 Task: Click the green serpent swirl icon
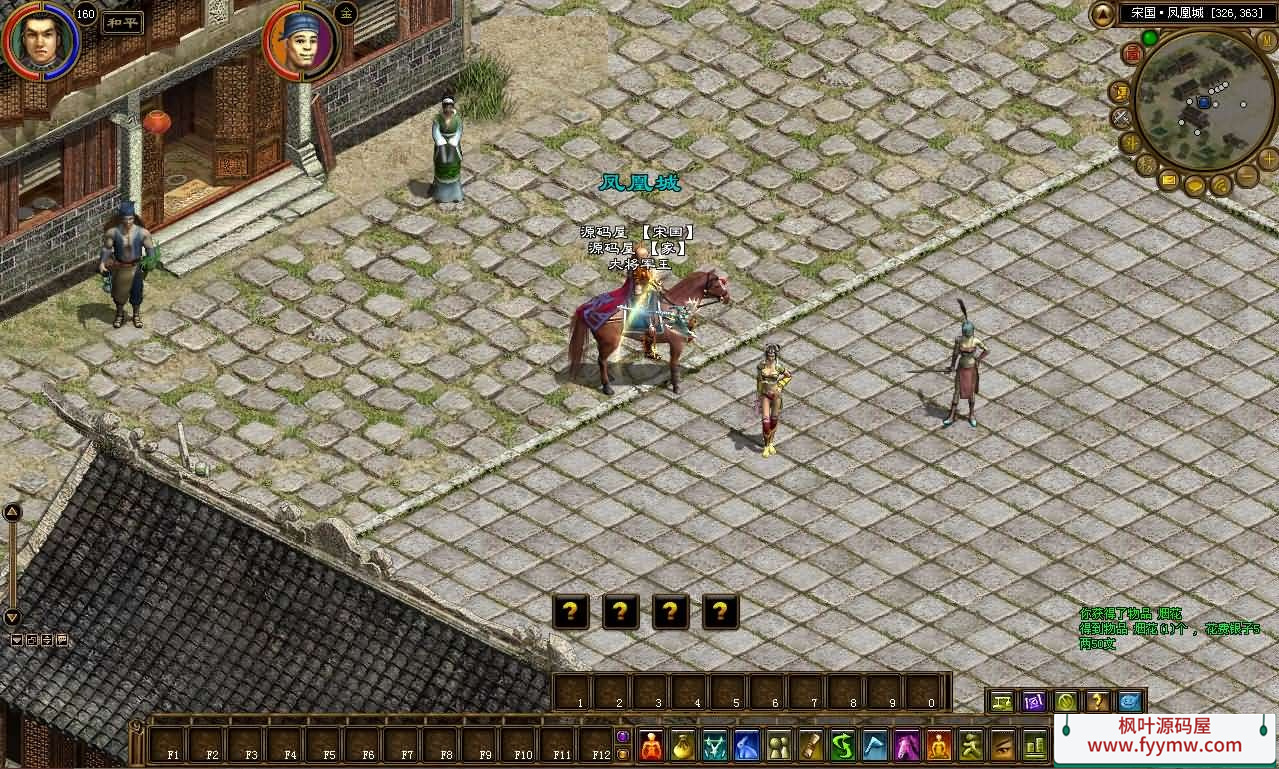pos(843,745)
